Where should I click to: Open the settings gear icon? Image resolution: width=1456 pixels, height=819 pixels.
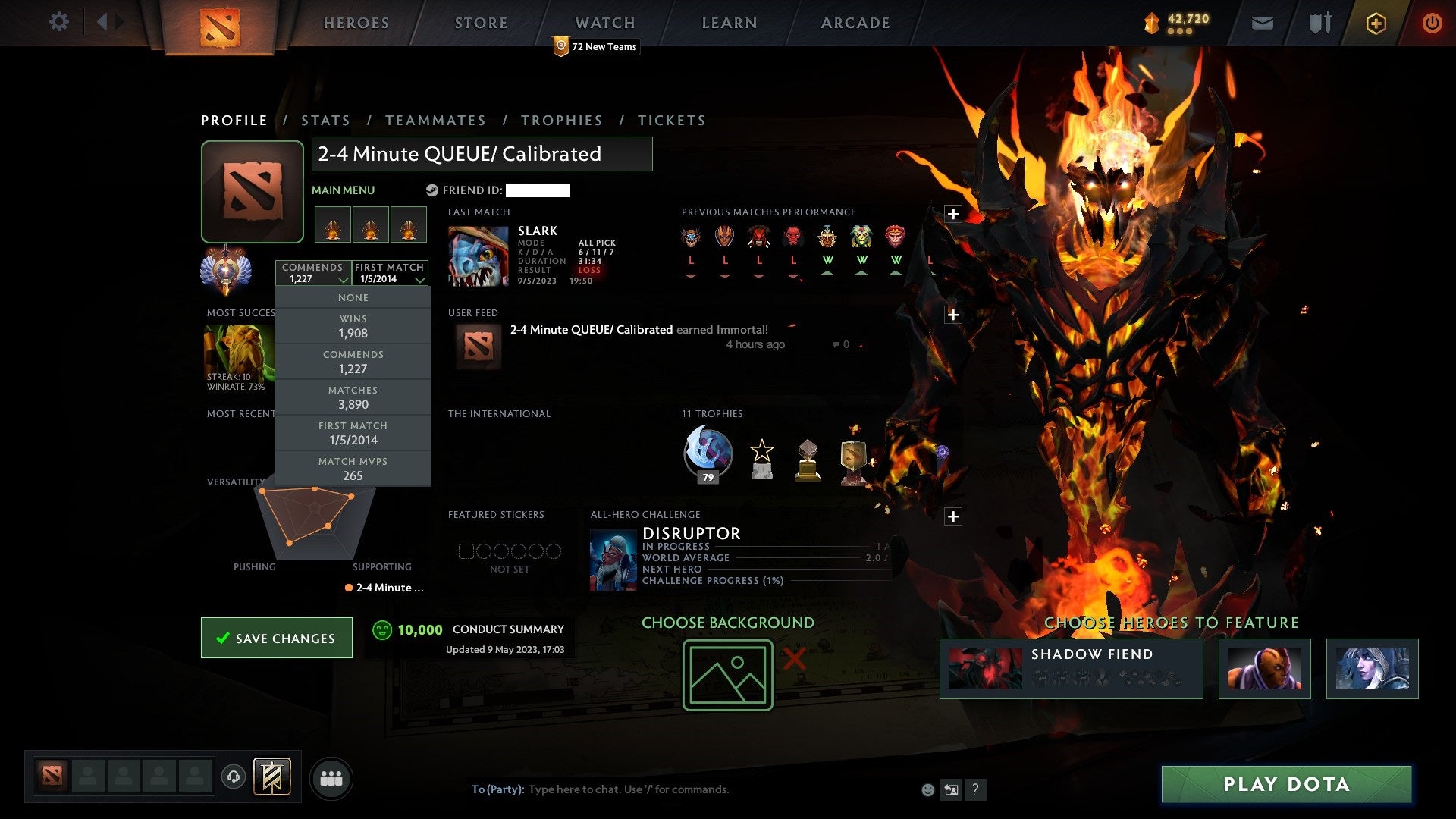coord(59,22)
